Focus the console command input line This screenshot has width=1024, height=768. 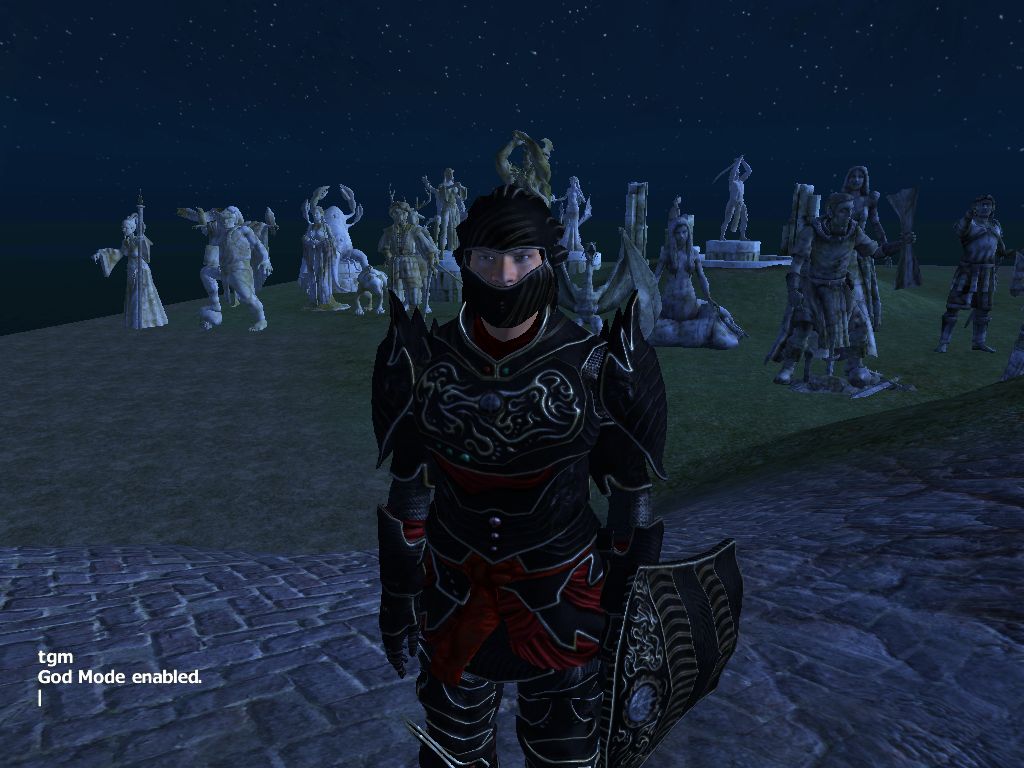41,697
